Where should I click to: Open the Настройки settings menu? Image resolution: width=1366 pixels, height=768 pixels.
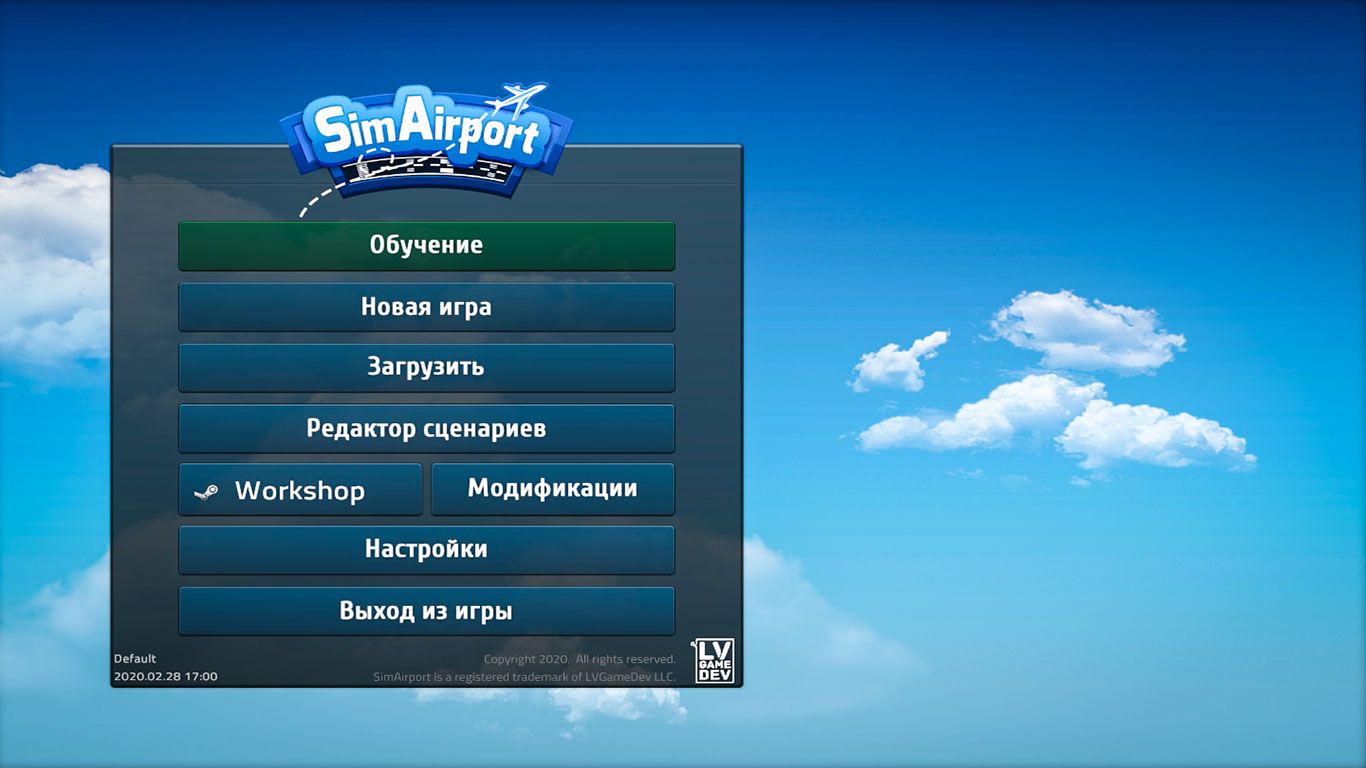pos(427,549)
